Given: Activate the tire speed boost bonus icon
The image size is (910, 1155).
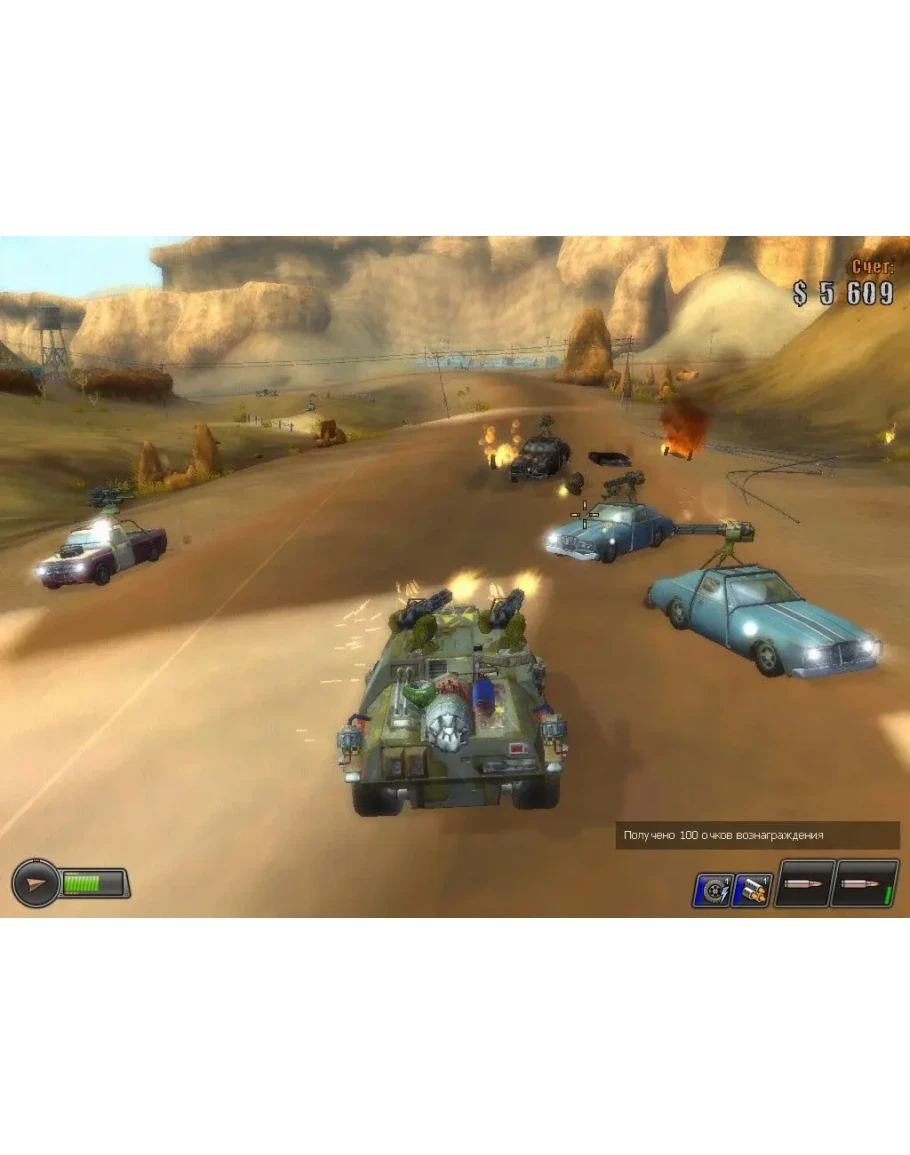Looking at the screenshot, I should pos(712,889).
